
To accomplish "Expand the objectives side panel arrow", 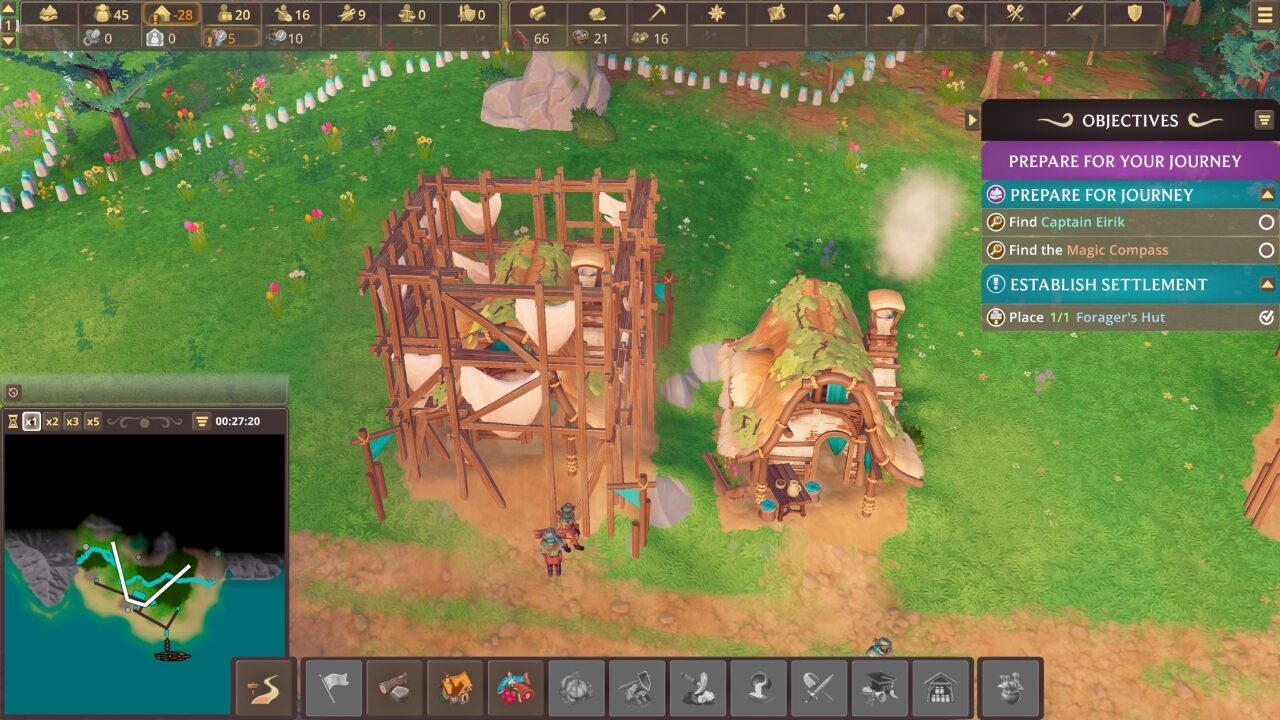I will [972, 120].
